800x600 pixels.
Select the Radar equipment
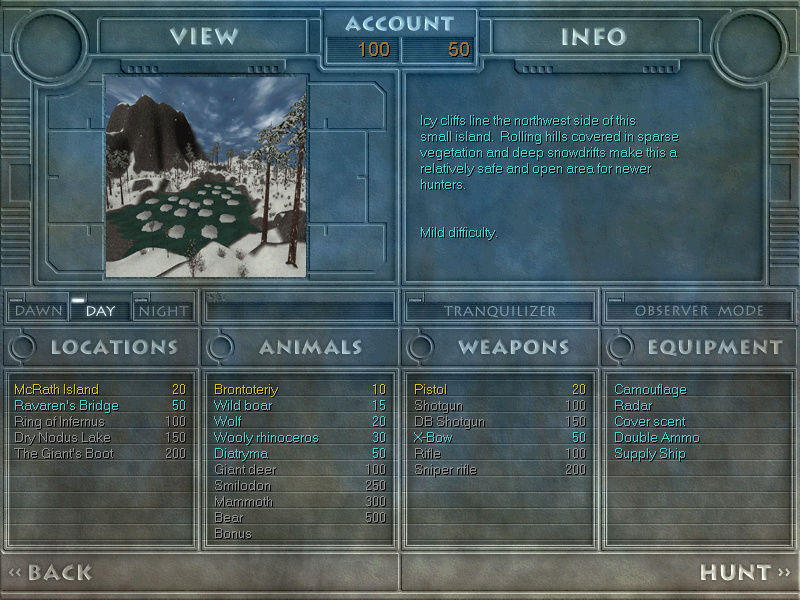coord(633,405)
